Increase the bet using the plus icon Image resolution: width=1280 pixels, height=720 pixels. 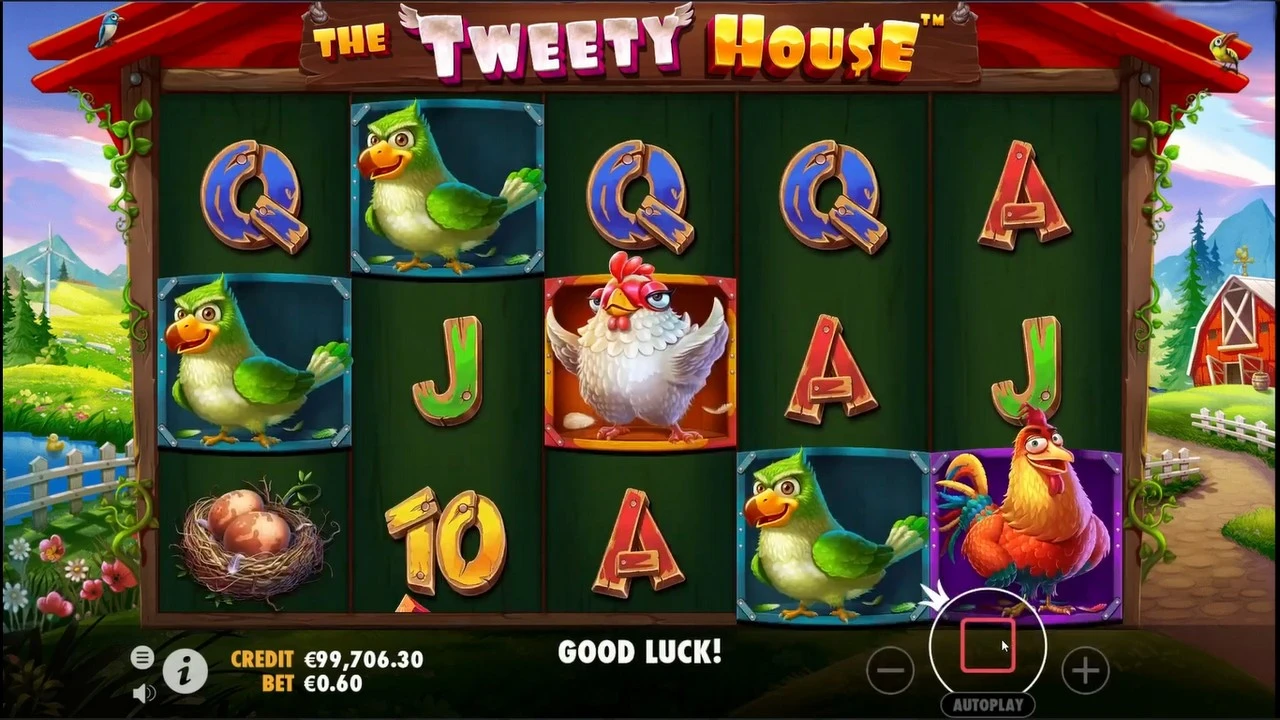(1086, 671)
